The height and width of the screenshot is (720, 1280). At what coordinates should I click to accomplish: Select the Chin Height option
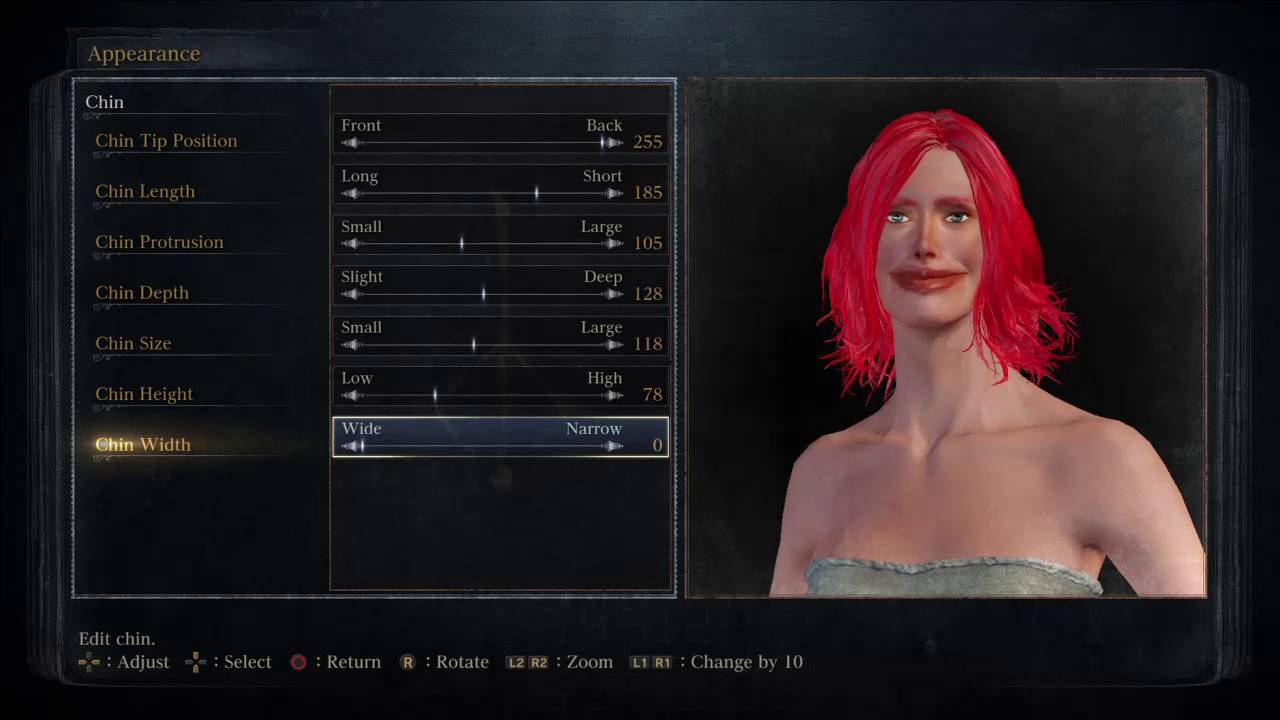tap(144, 394)
